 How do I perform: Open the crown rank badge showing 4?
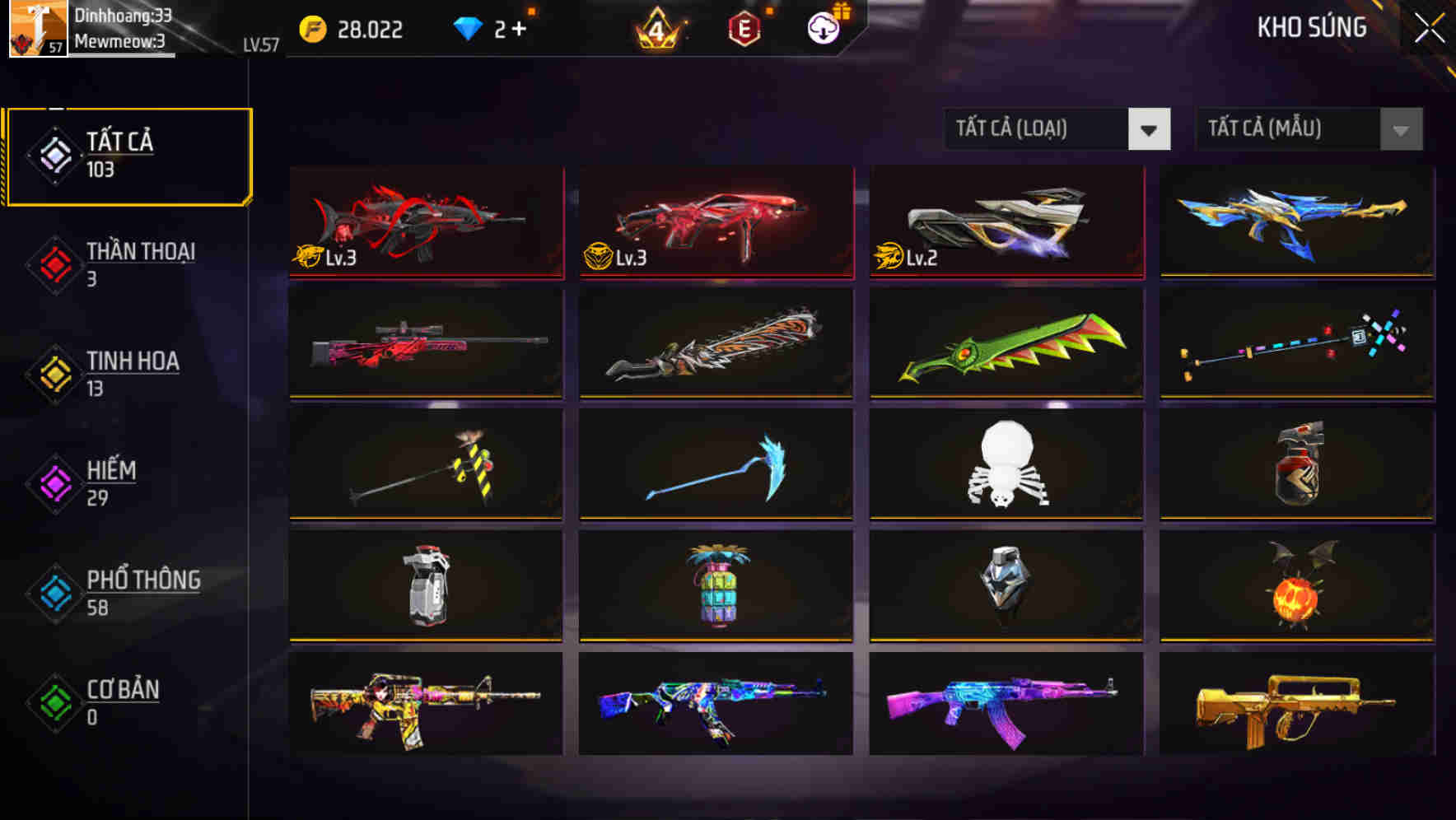pos(656,27)
